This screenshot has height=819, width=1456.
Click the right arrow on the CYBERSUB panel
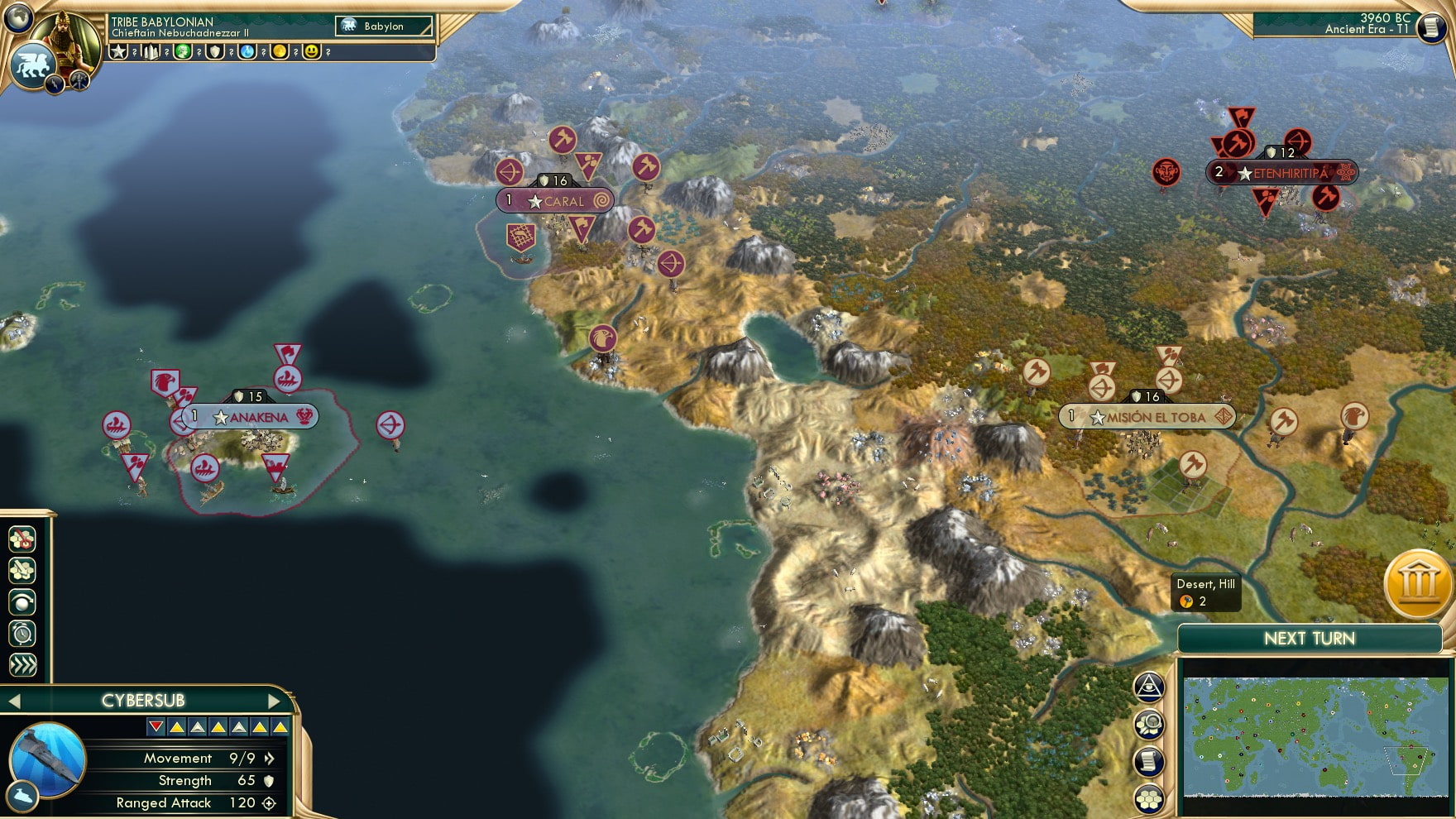pos(275,700)
